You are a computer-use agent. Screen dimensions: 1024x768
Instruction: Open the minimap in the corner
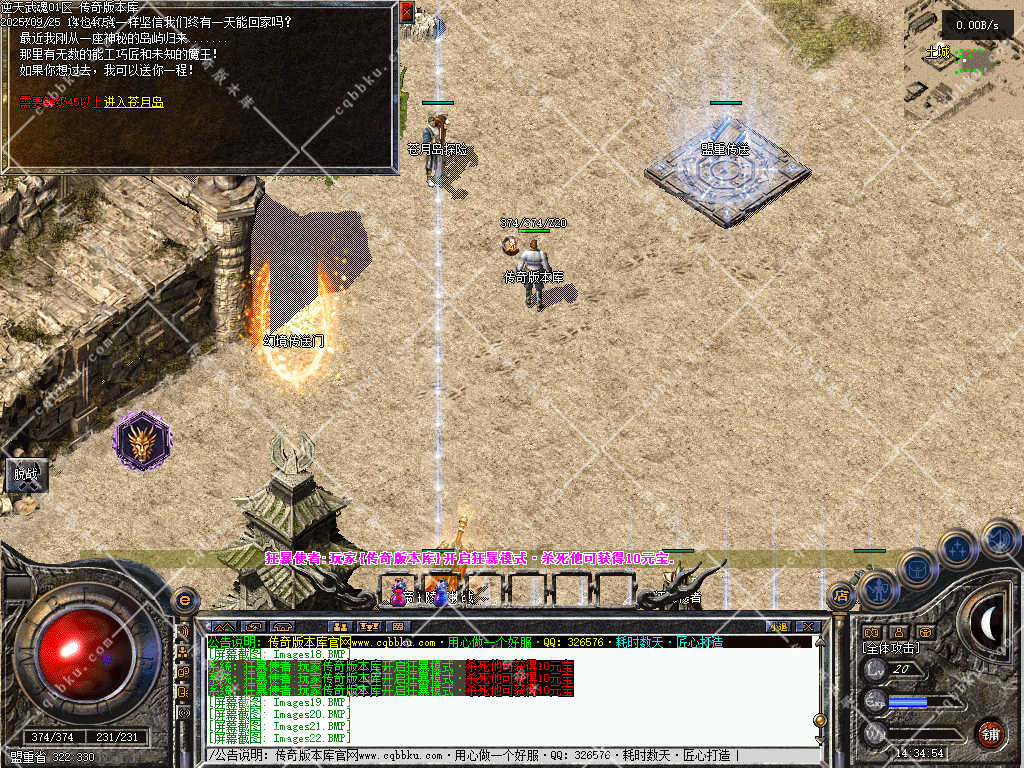coord(962,62)
